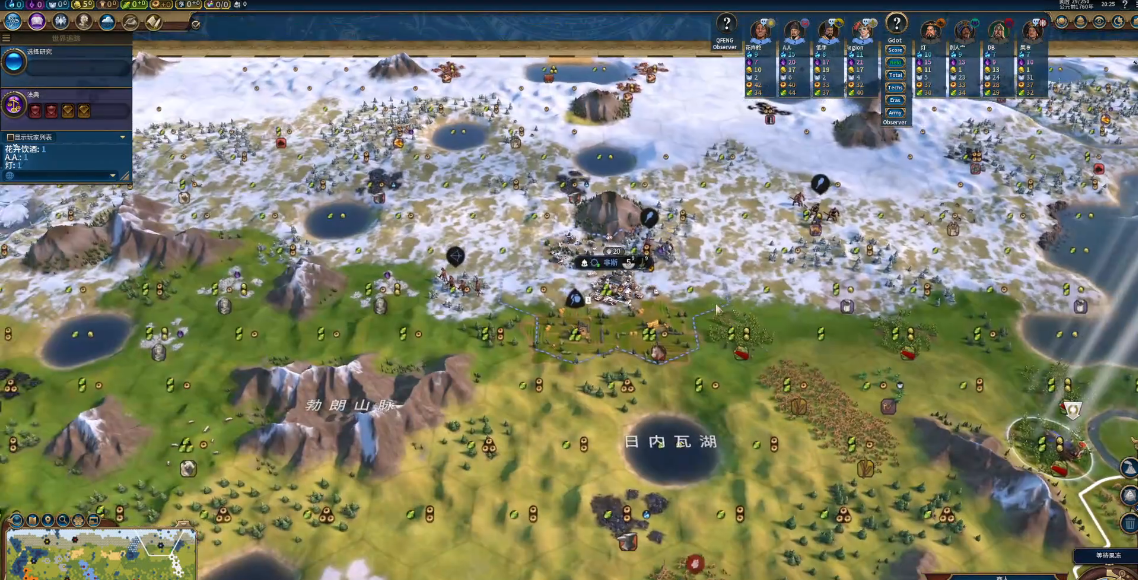Select the Gdot player question mark portrait
Viewport: 1138px width, 580px height.
coord(896,24)
